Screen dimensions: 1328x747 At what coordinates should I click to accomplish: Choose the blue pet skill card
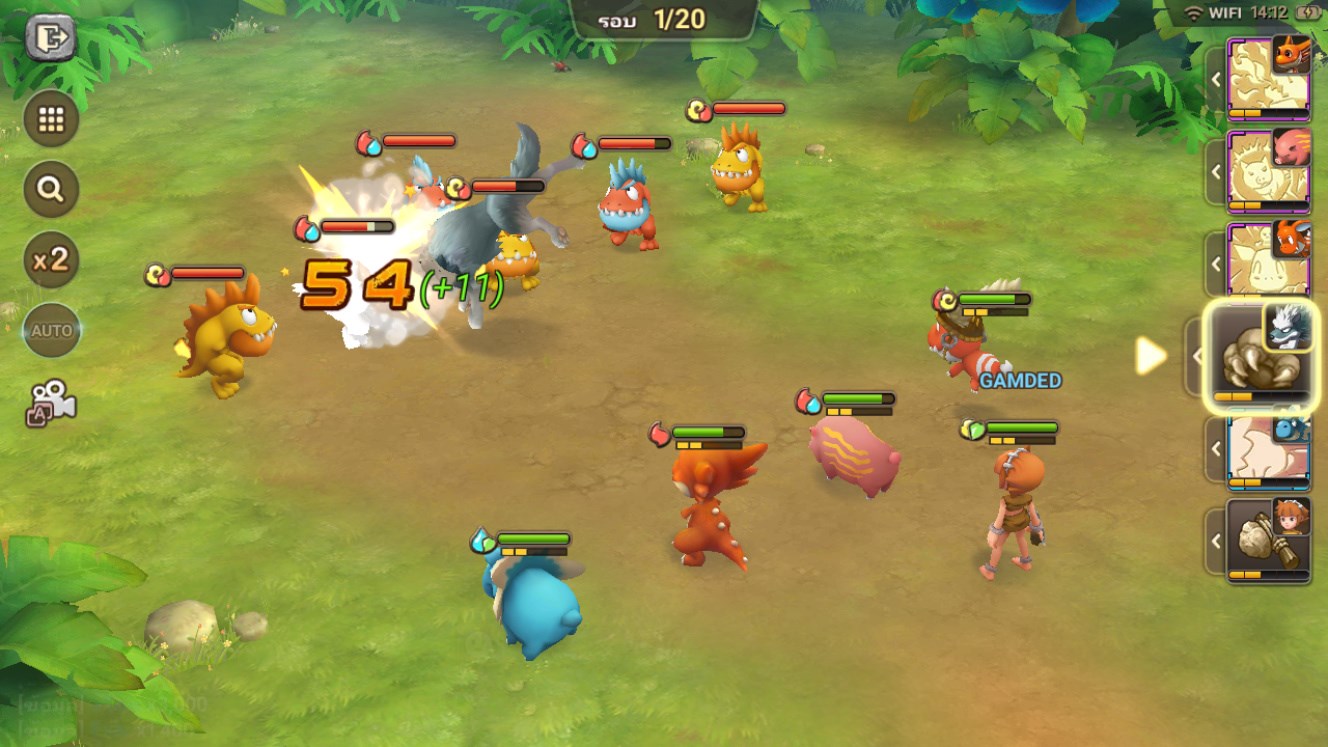1269,449
